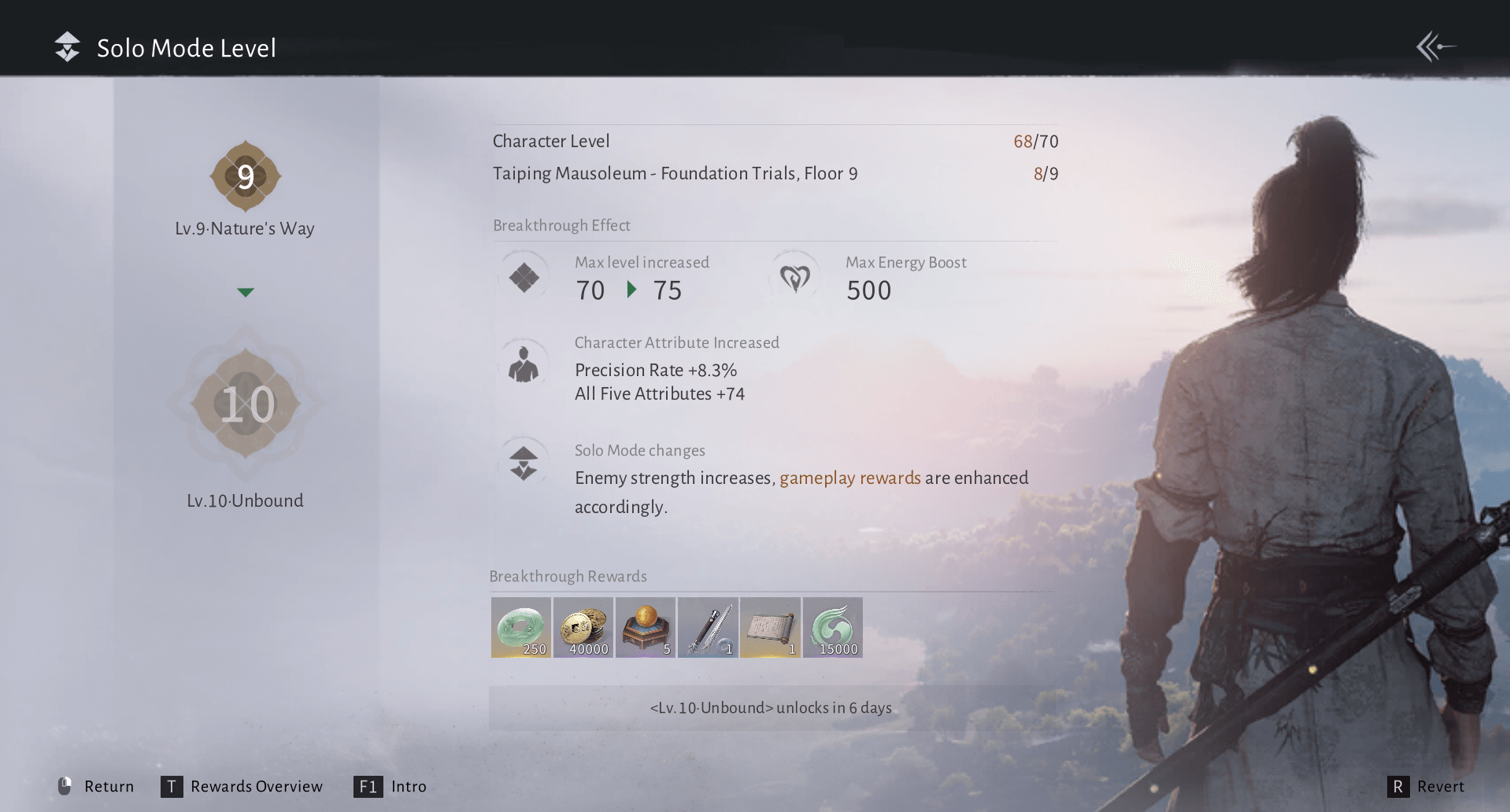Click the Solo Mode Level emblem icon
Image resolution: width=1510 pixels, height=812 pixels.
pyautogui.click(x=66, y=46)
